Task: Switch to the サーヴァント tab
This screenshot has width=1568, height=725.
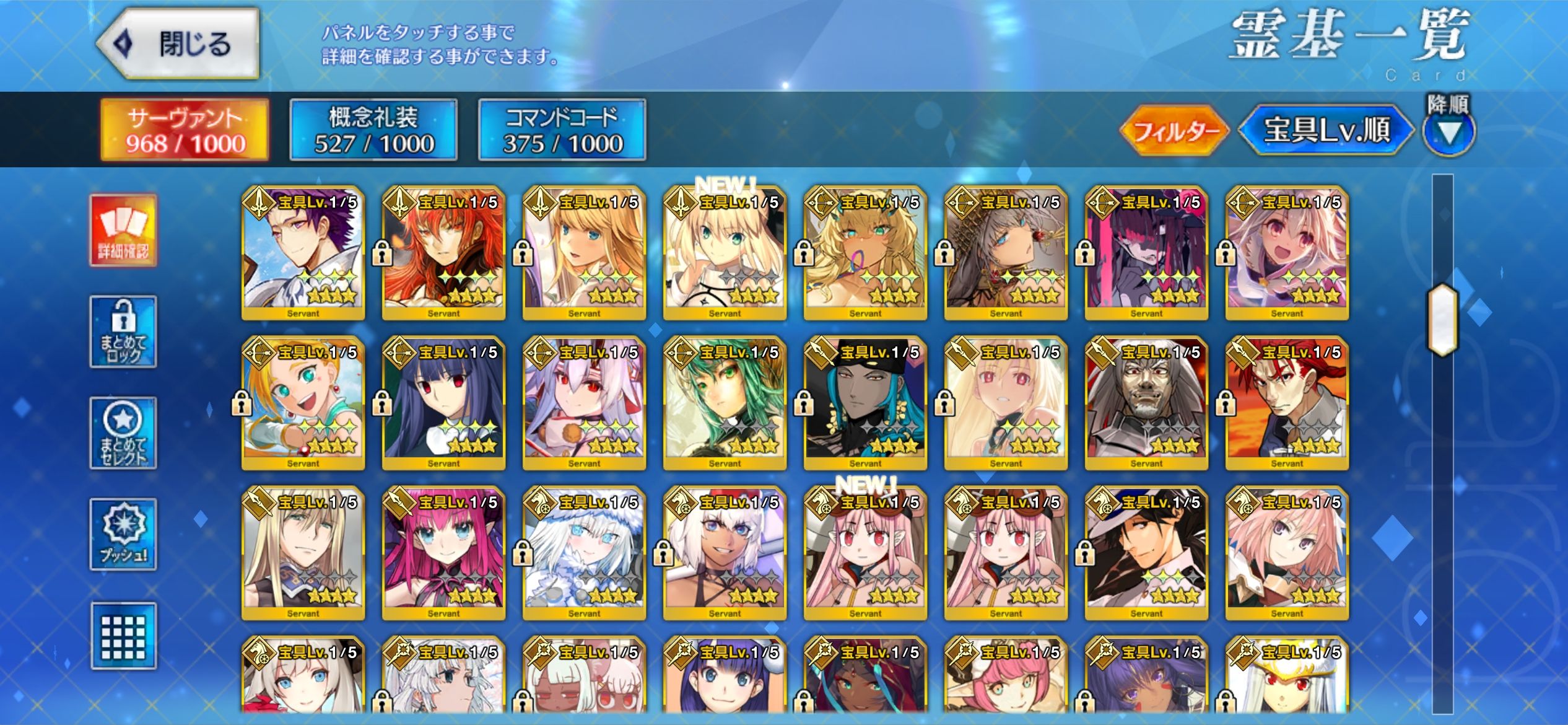Action: click(185, 130)
